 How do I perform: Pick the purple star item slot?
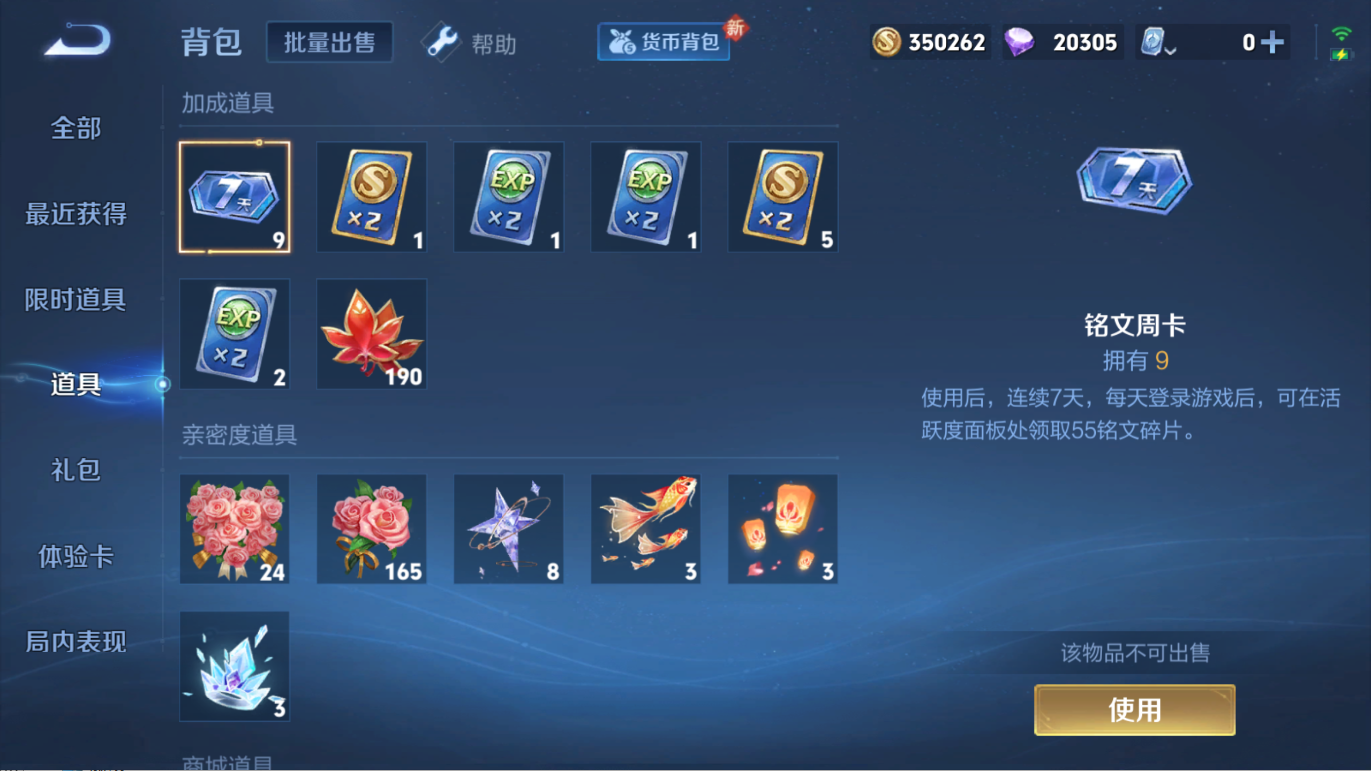(509, 529)
